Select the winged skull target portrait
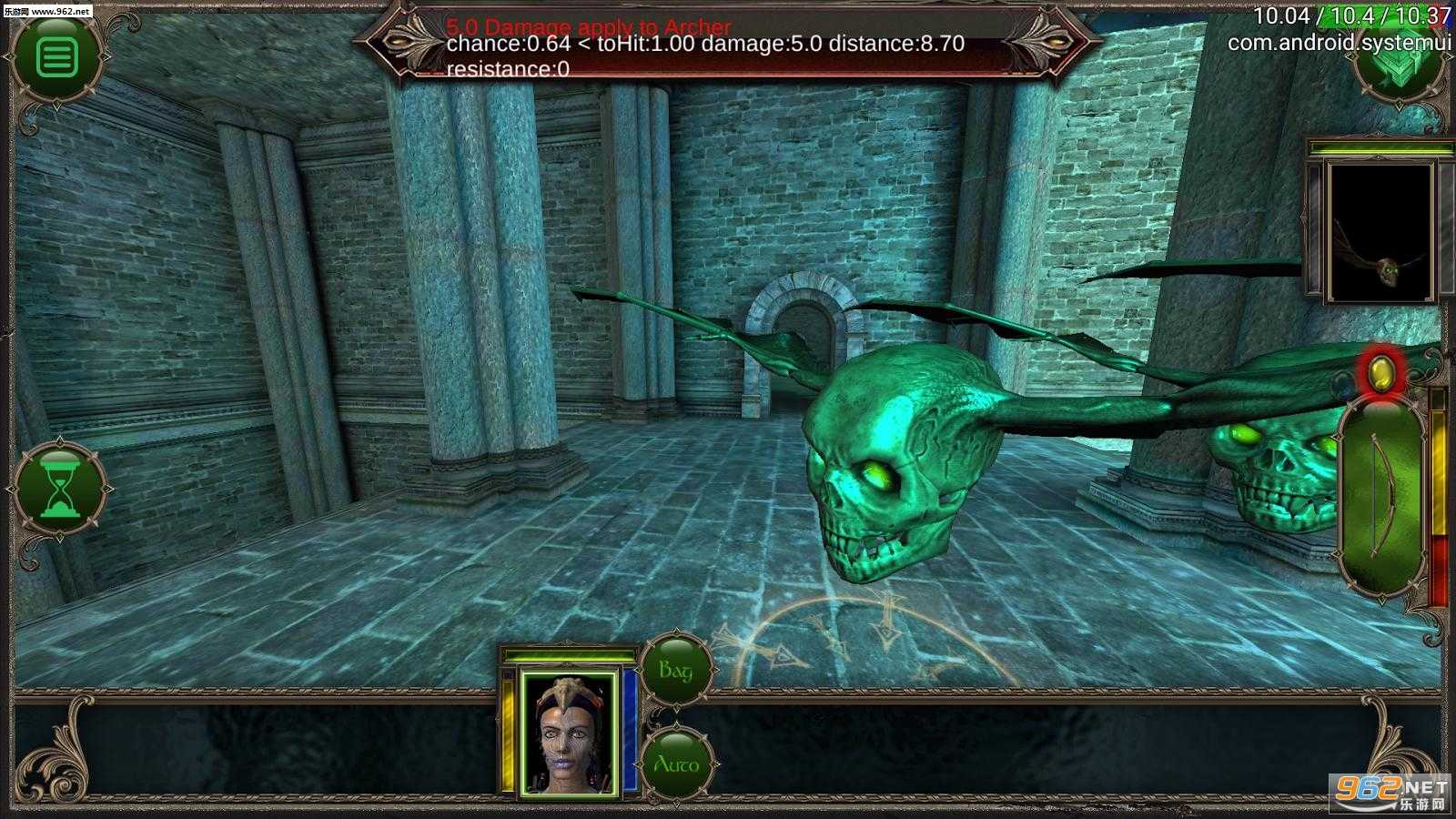 click(x=1380, y=231)
